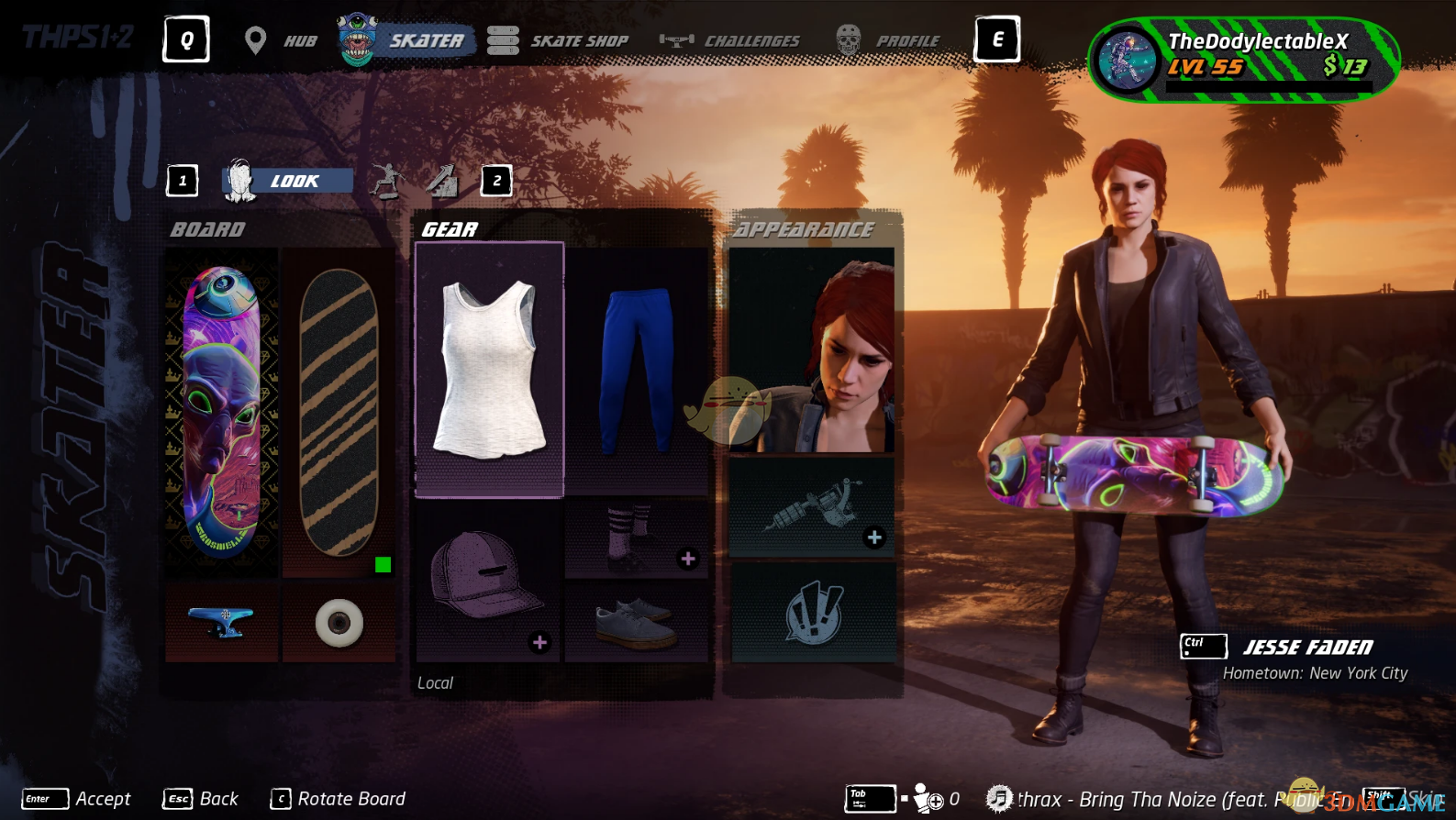Viewport: 1456px width, 820px height.
Task: Choose the white wheel slot
Action: point(339,623)
